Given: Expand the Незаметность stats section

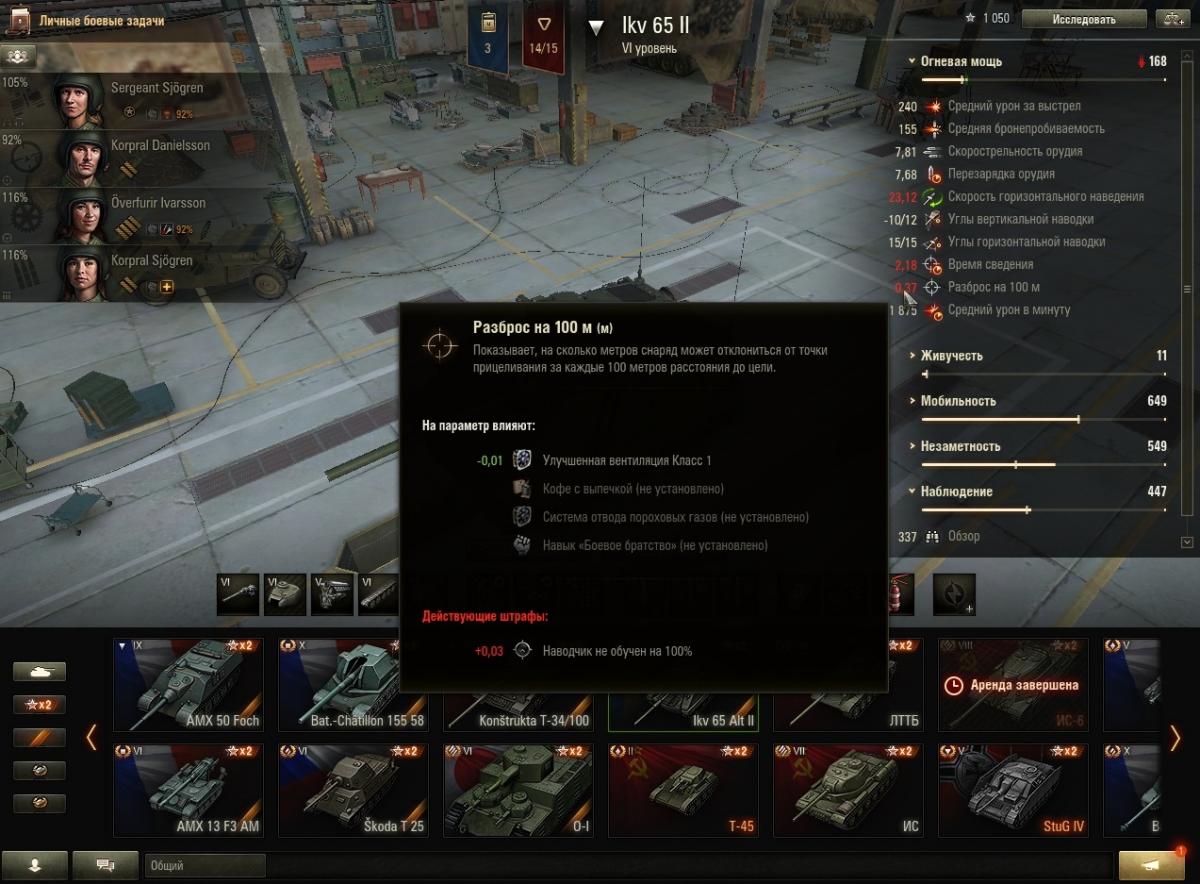Looking at the screenshot, I should coord(959,447).
